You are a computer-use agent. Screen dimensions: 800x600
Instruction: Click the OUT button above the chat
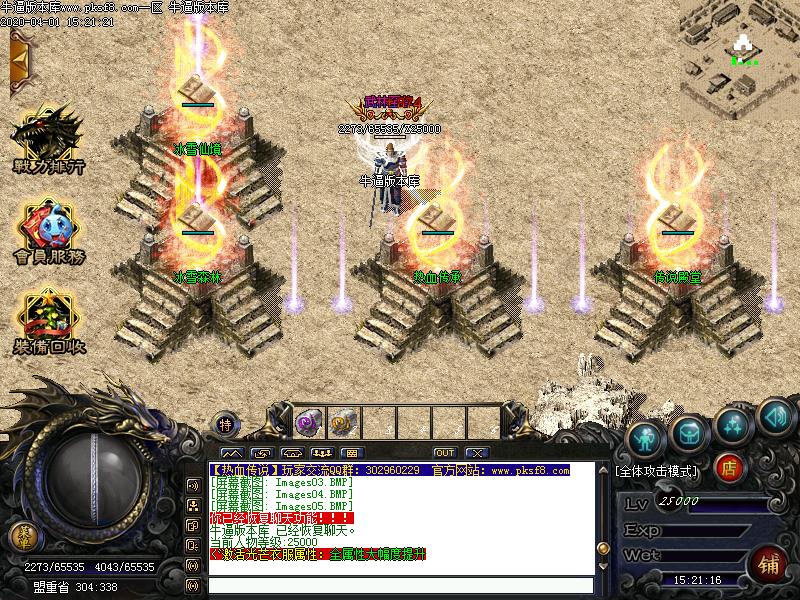444,453
